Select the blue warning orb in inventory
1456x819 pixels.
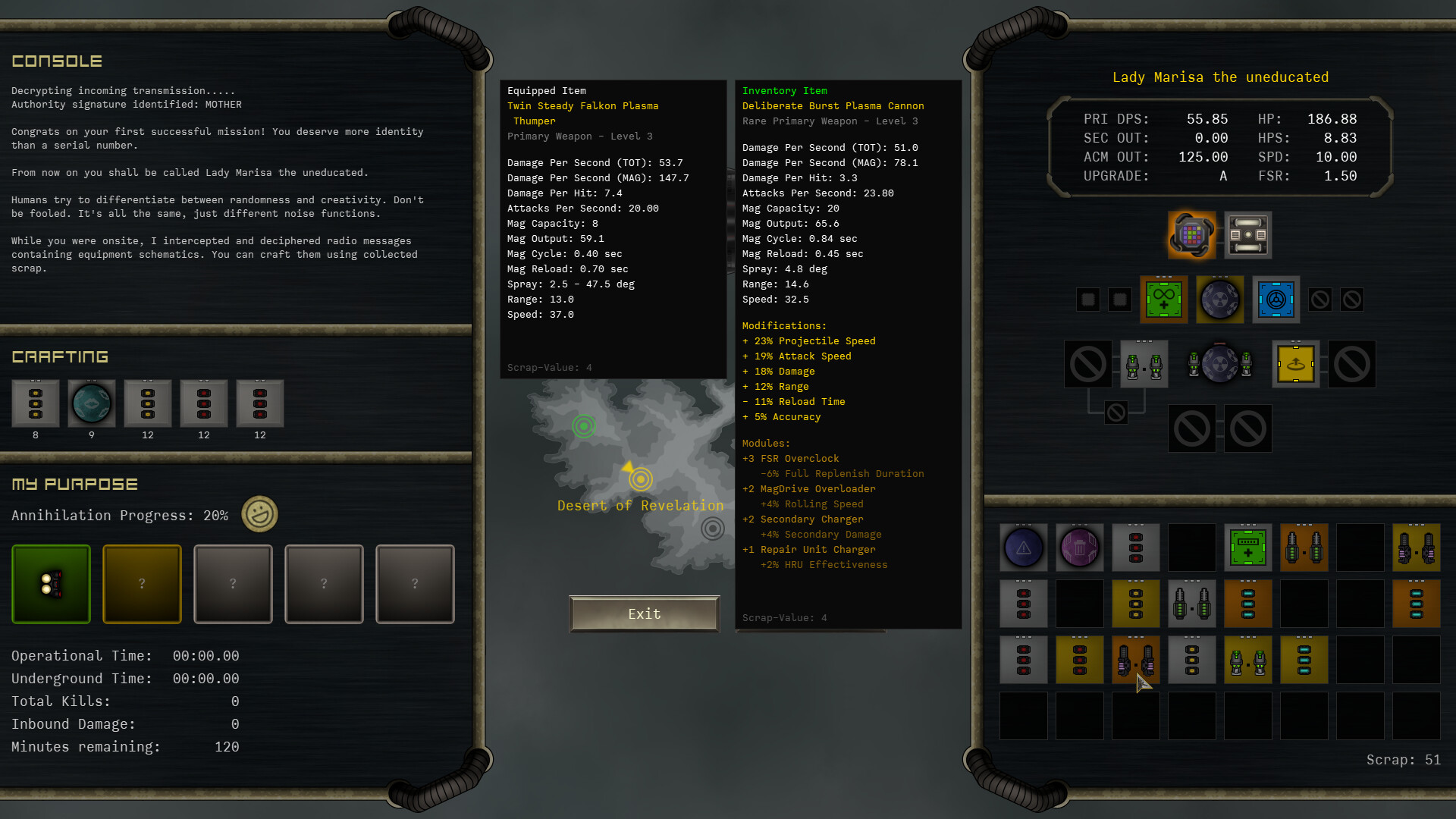tap(1023, 548)
